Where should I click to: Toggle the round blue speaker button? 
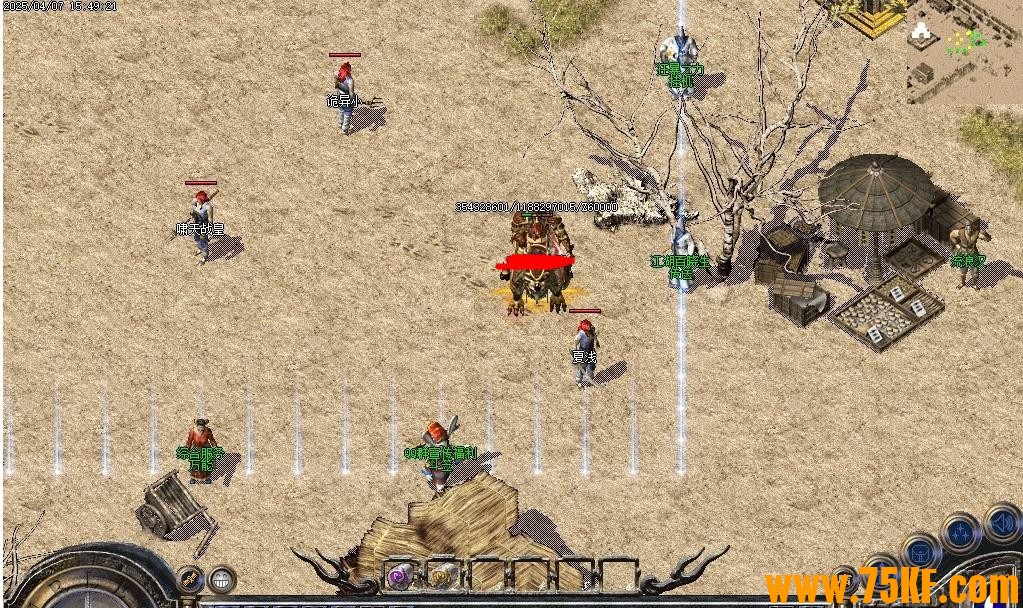(x=1001, y=521)
